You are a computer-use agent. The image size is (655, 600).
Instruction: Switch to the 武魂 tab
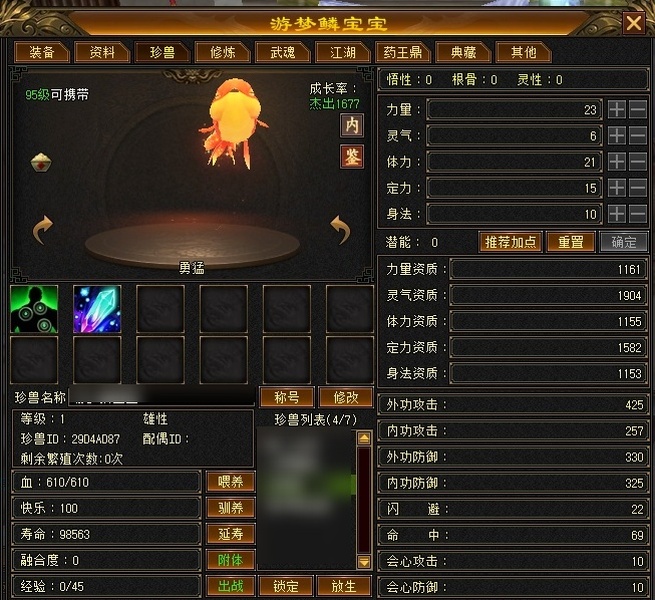coord(275,52)
